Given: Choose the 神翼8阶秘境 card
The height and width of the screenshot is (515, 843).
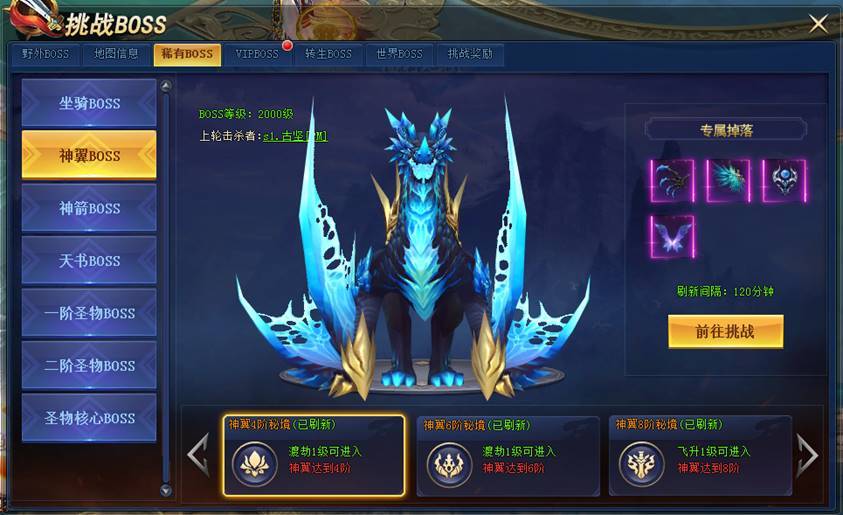Looking at the screenshot, I should [x=700, y=456].
